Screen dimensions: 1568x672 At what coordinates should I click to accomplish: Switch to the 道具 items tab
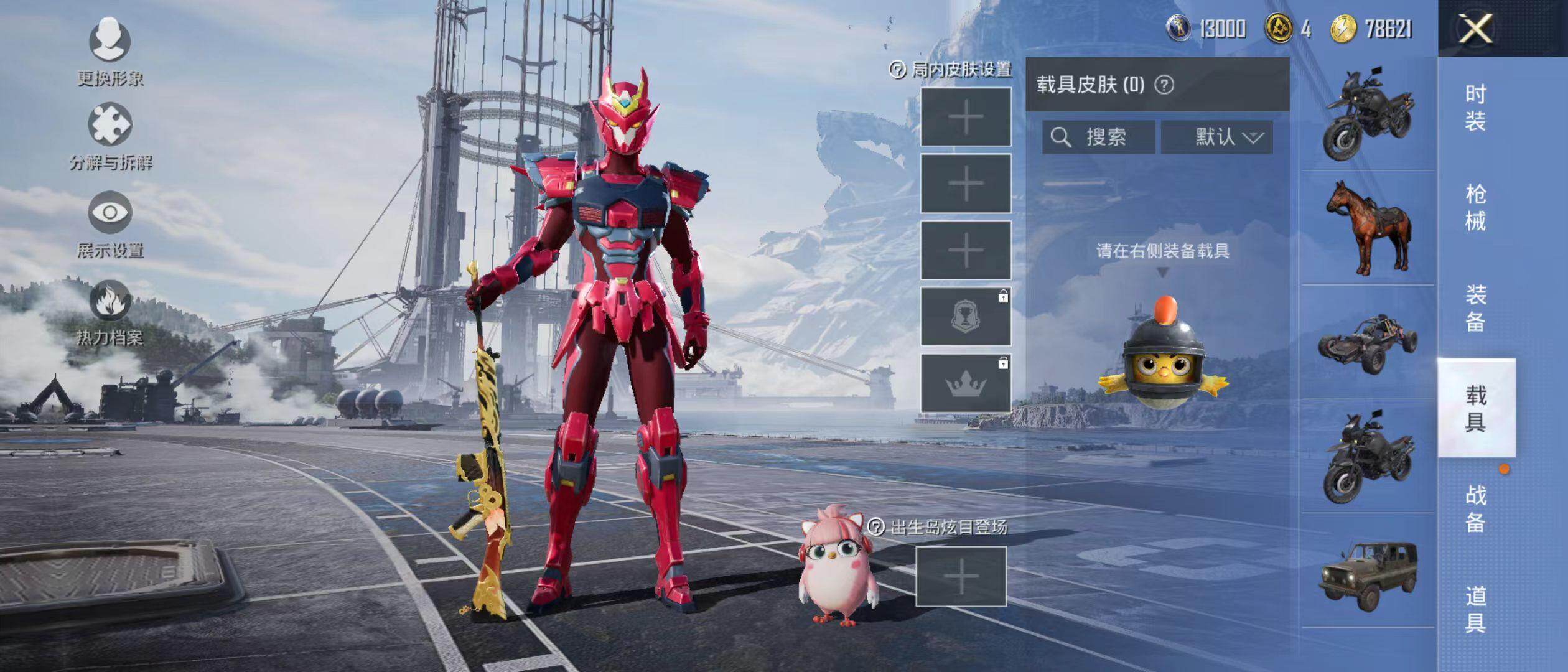[1475, 609]
